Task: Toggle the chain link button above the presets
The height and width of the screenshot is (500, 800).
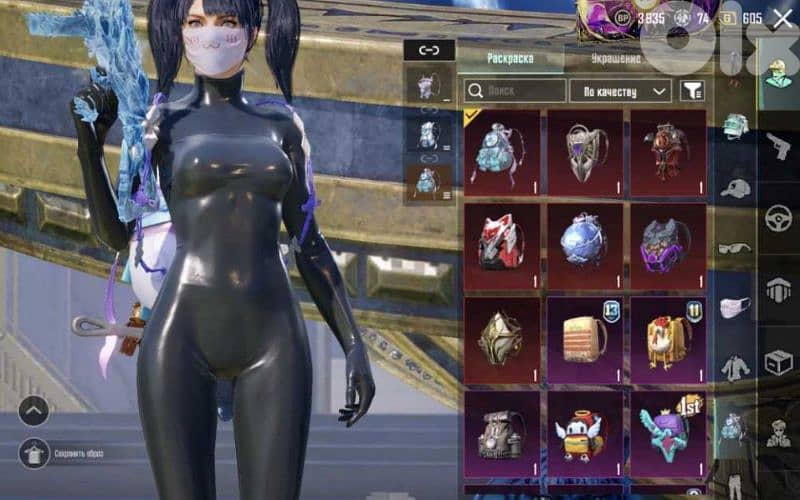Action: pyautogui.click(x=429, y=50)
